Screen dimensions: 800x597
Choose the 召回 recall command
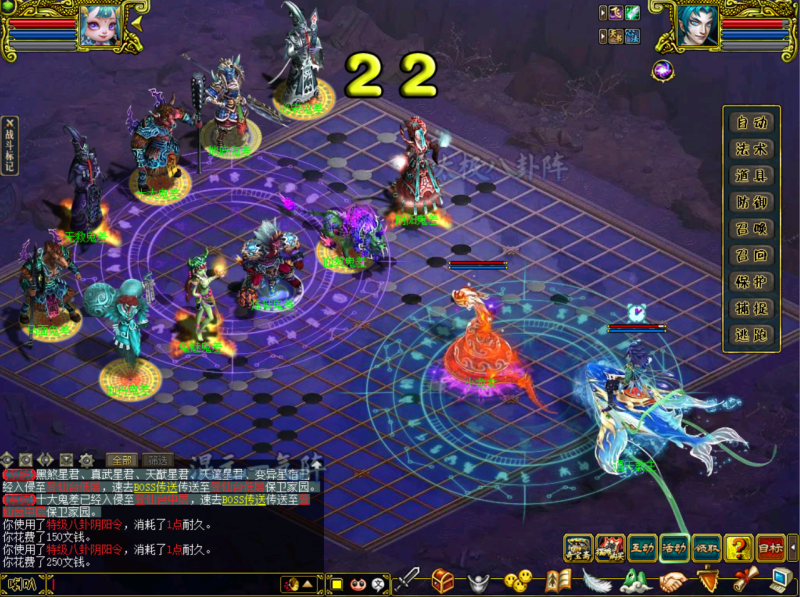(751, 255)
